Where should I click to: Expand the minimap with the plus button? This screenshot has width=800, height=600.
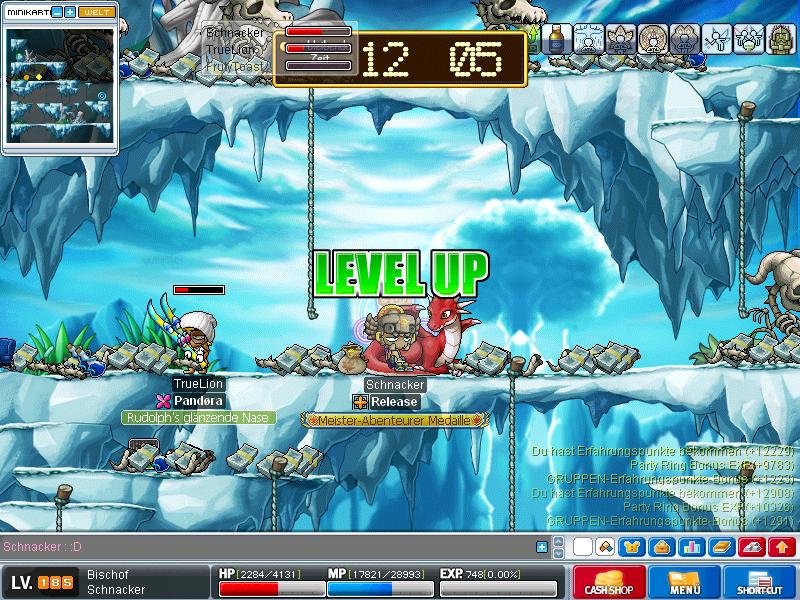70,12
